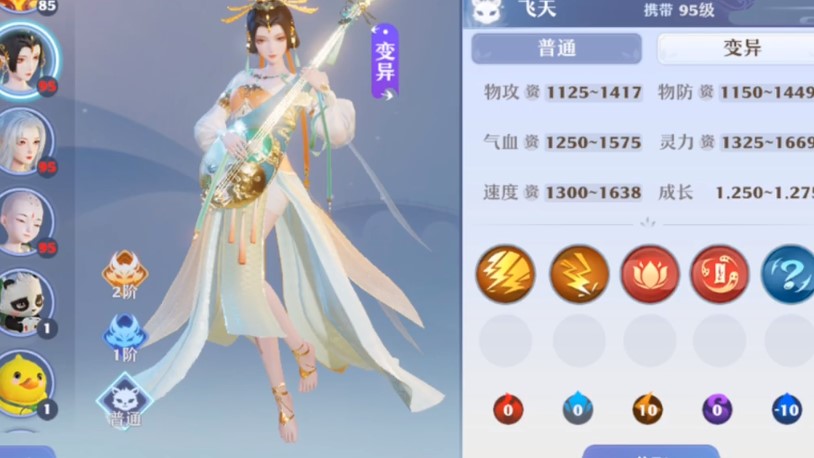
Task: Inspect the blue question mark skill
Action: 788,274
